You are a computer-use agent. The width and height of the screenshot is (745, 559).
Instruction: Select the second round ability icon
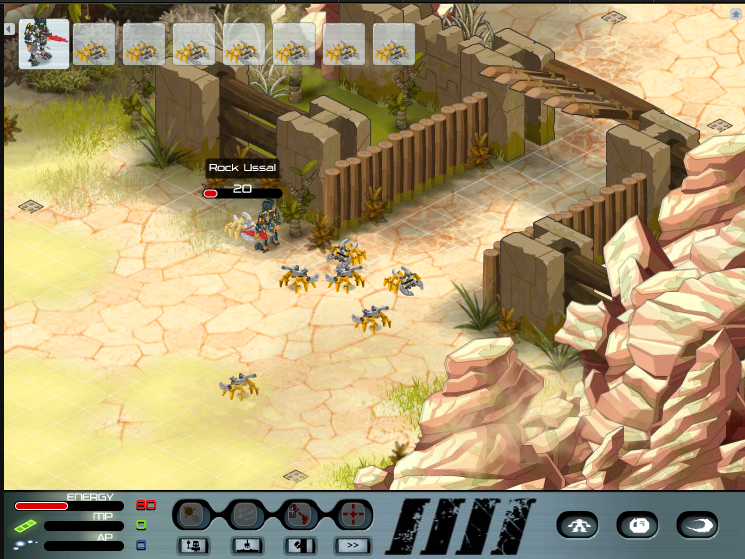click(x=245, y=515)
